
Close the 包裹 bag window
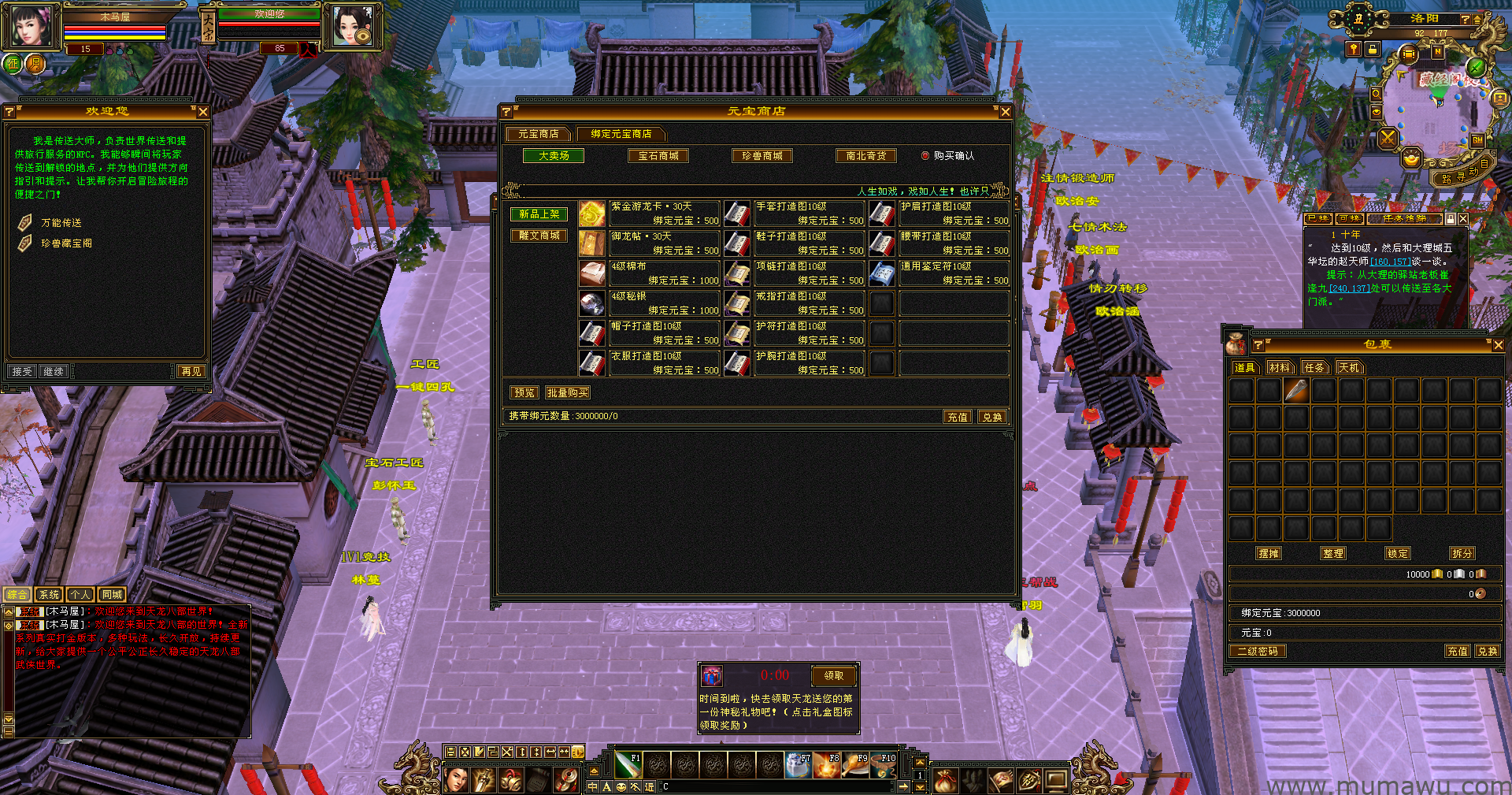1498,345
